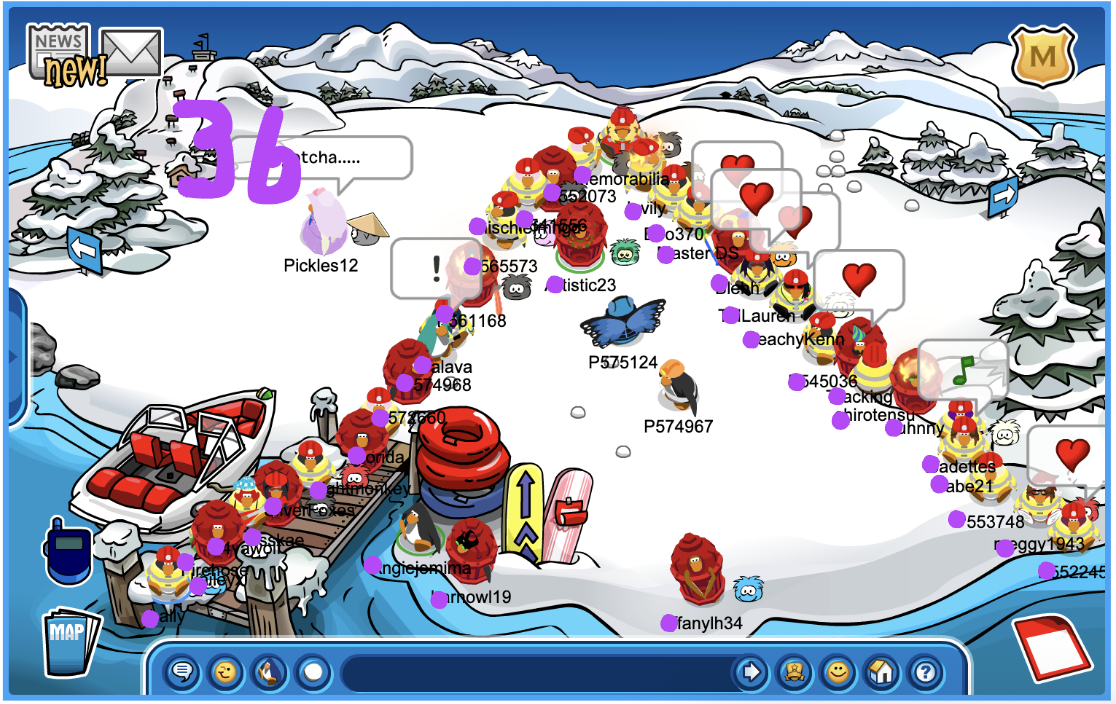This screenshot has height=704, width=1116.
Task: Open the speech bubble chat menu
Action: (x=183, y=671)
